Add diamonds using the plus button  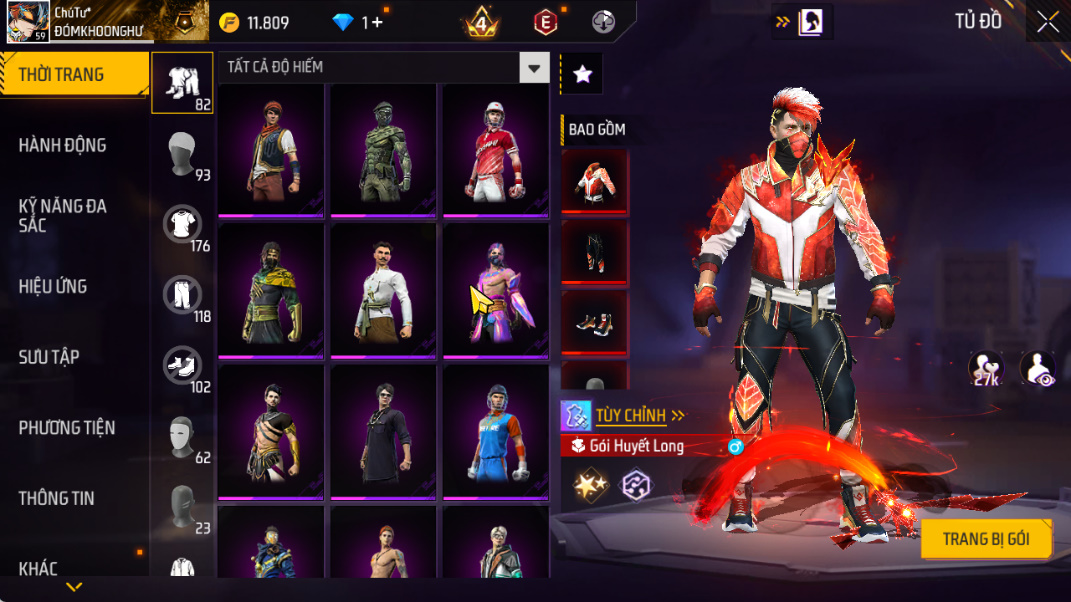pyautogui.click(x=377, y=23)
